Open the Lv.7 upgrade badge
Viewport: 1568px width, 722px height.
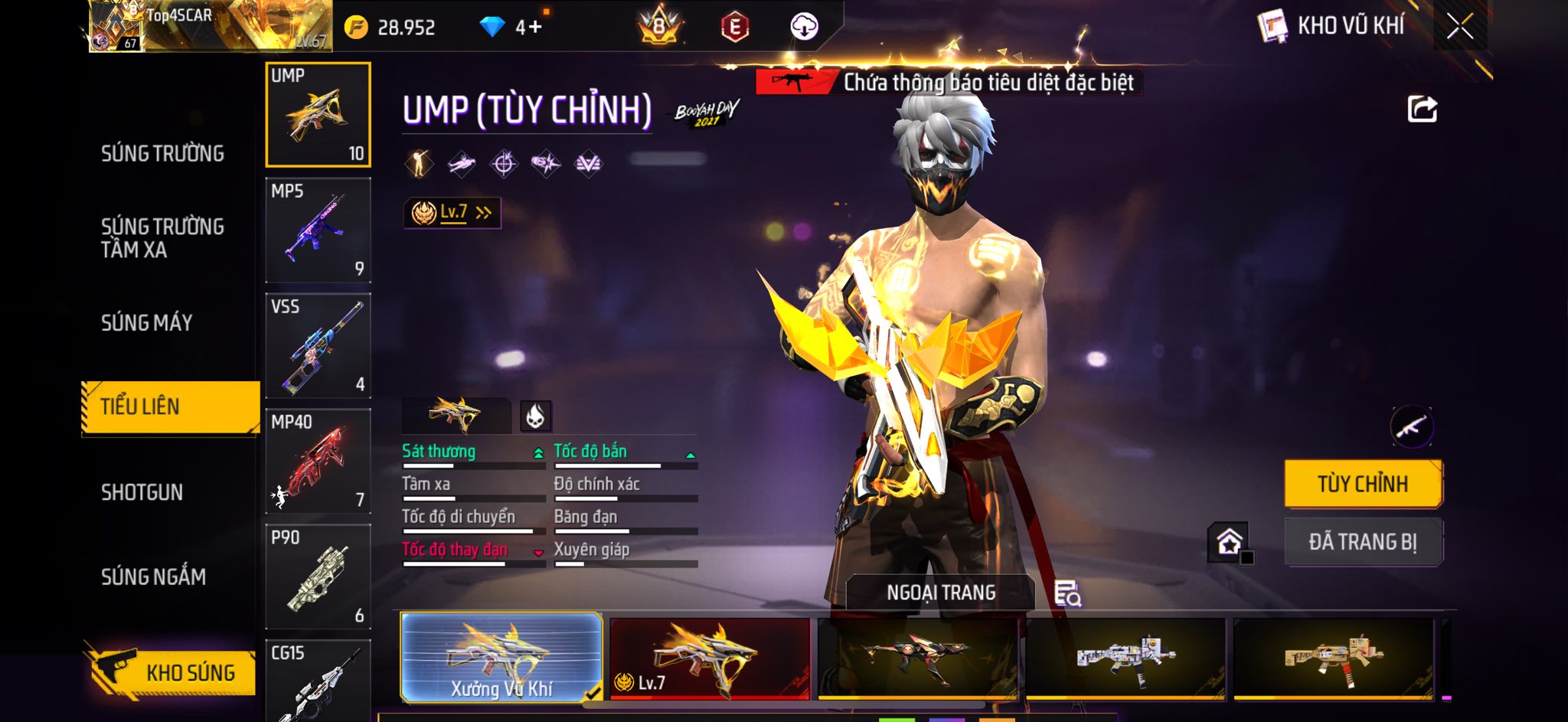(x=452, y=213)
